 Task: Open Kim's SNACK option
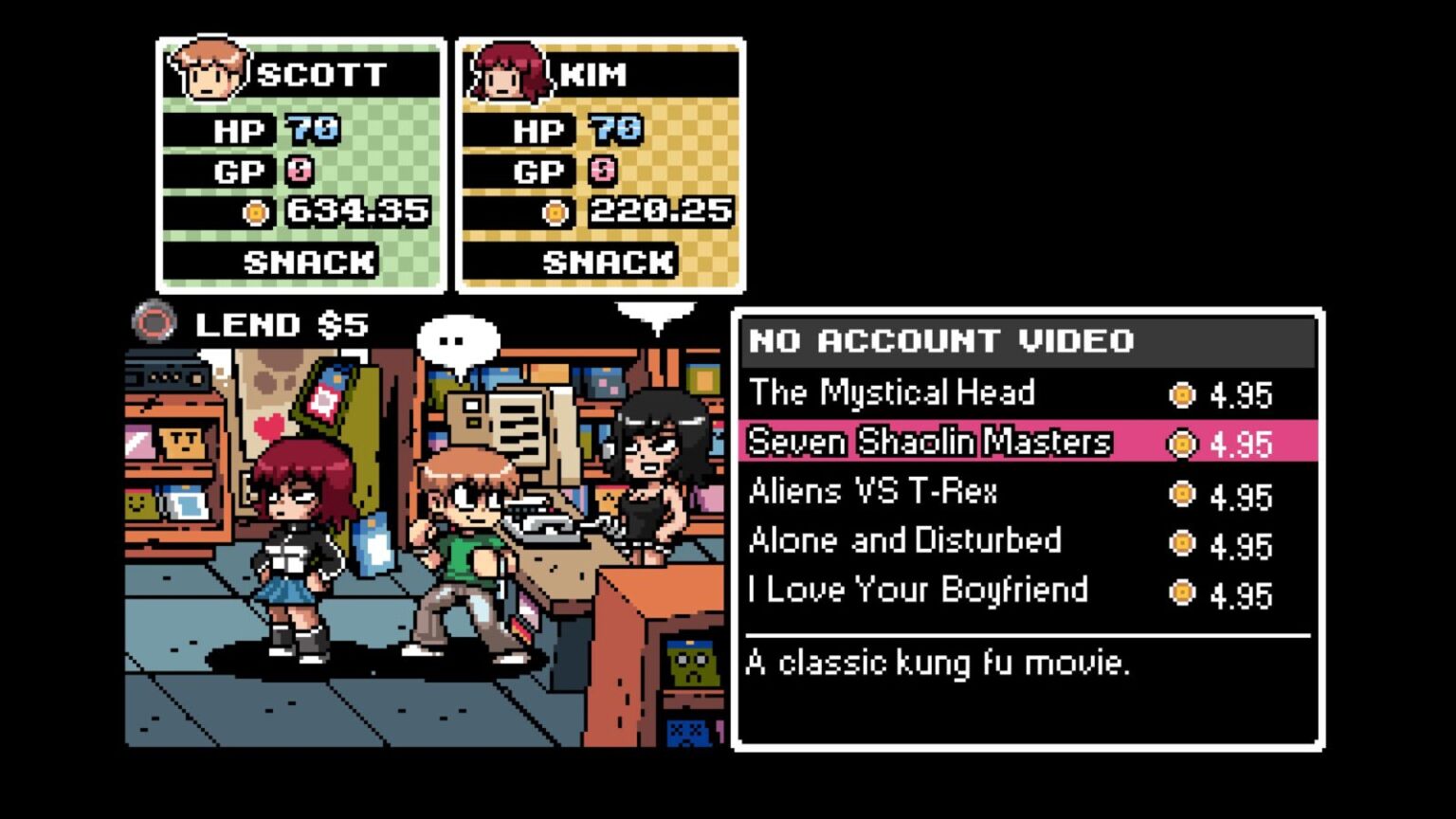click(608, 262)
